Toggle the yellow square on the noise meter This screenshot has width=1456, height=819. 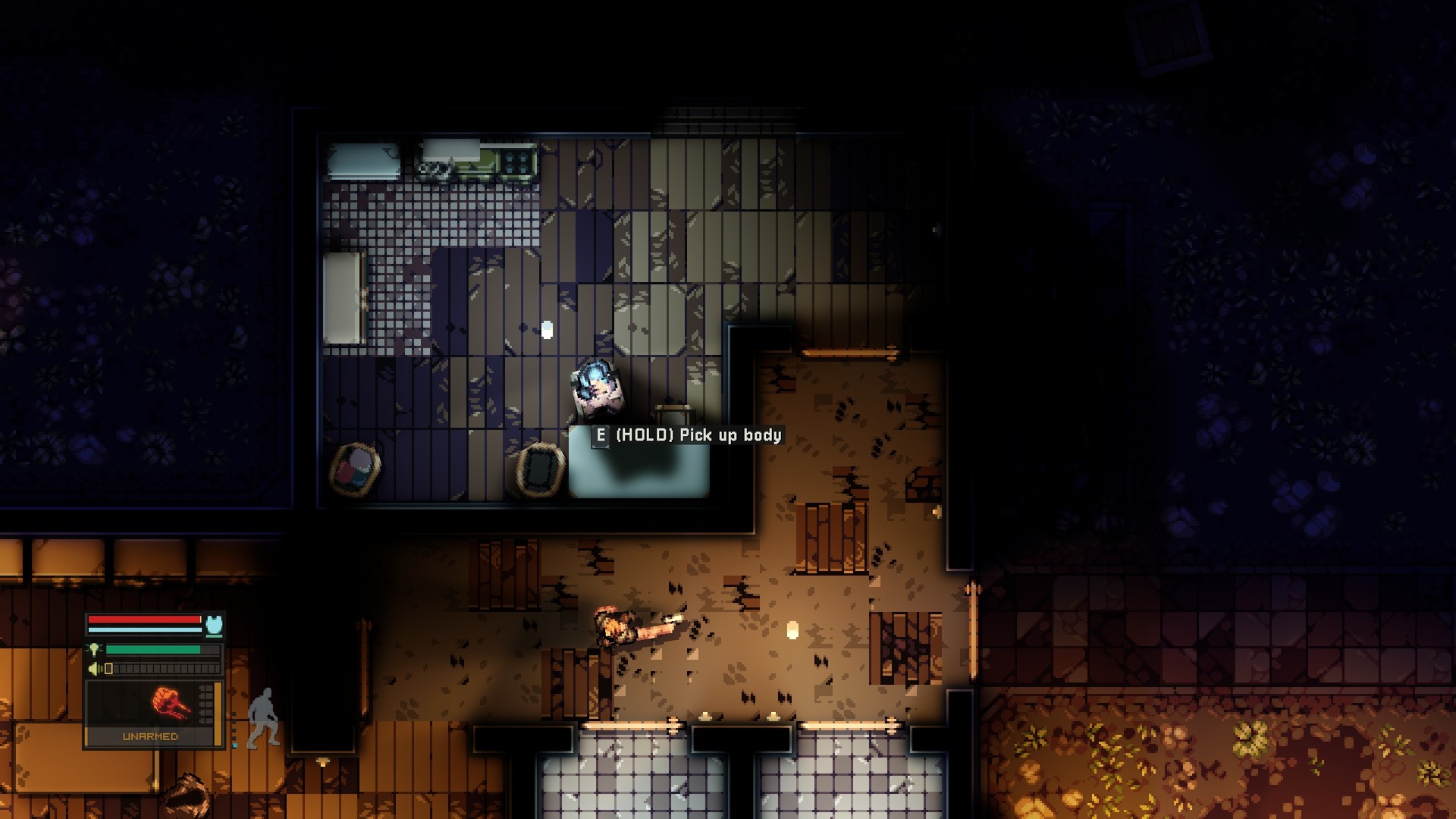coord(108,669)
